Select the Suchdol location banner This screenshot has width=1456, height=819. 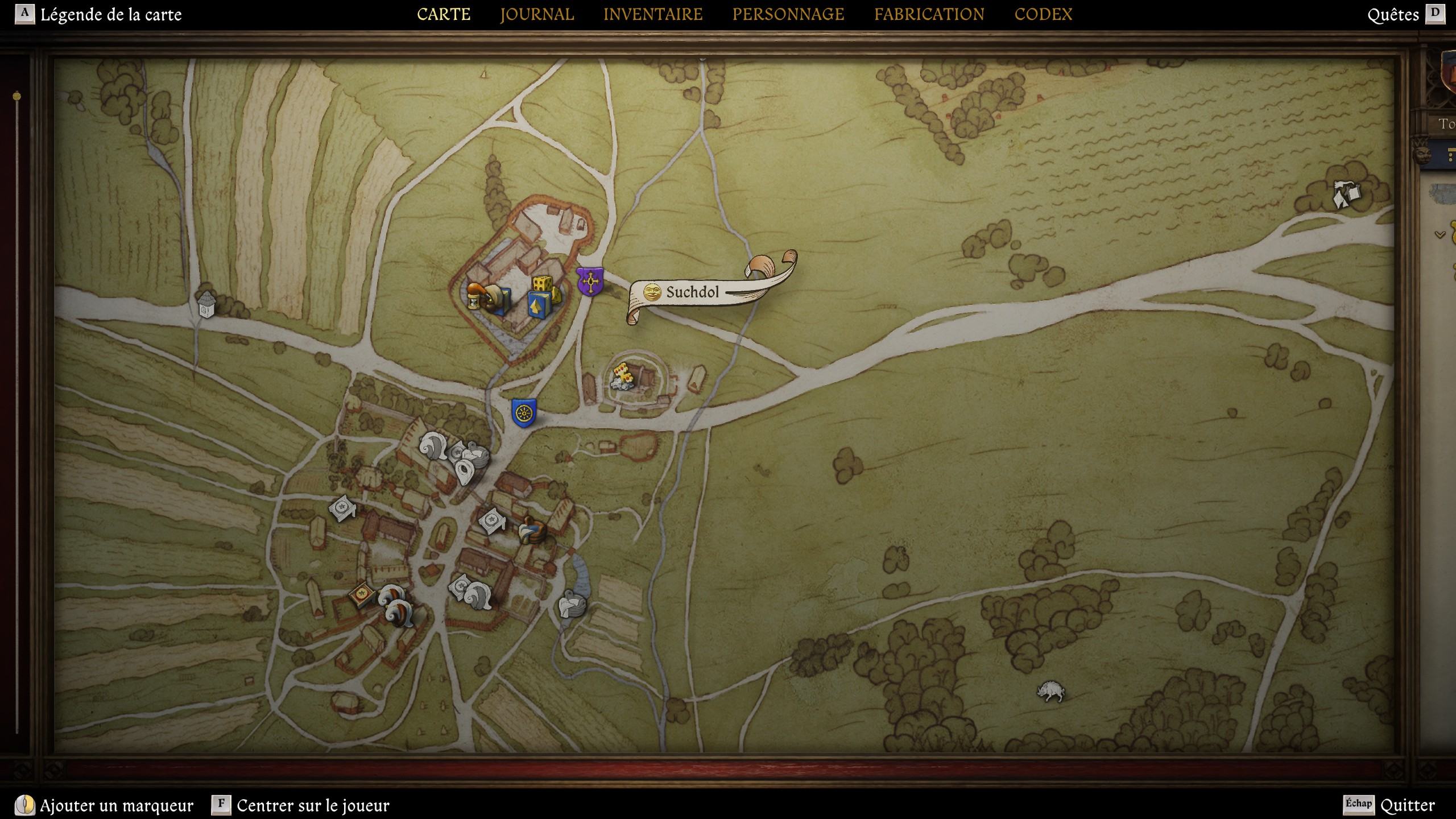pos(693,292)
